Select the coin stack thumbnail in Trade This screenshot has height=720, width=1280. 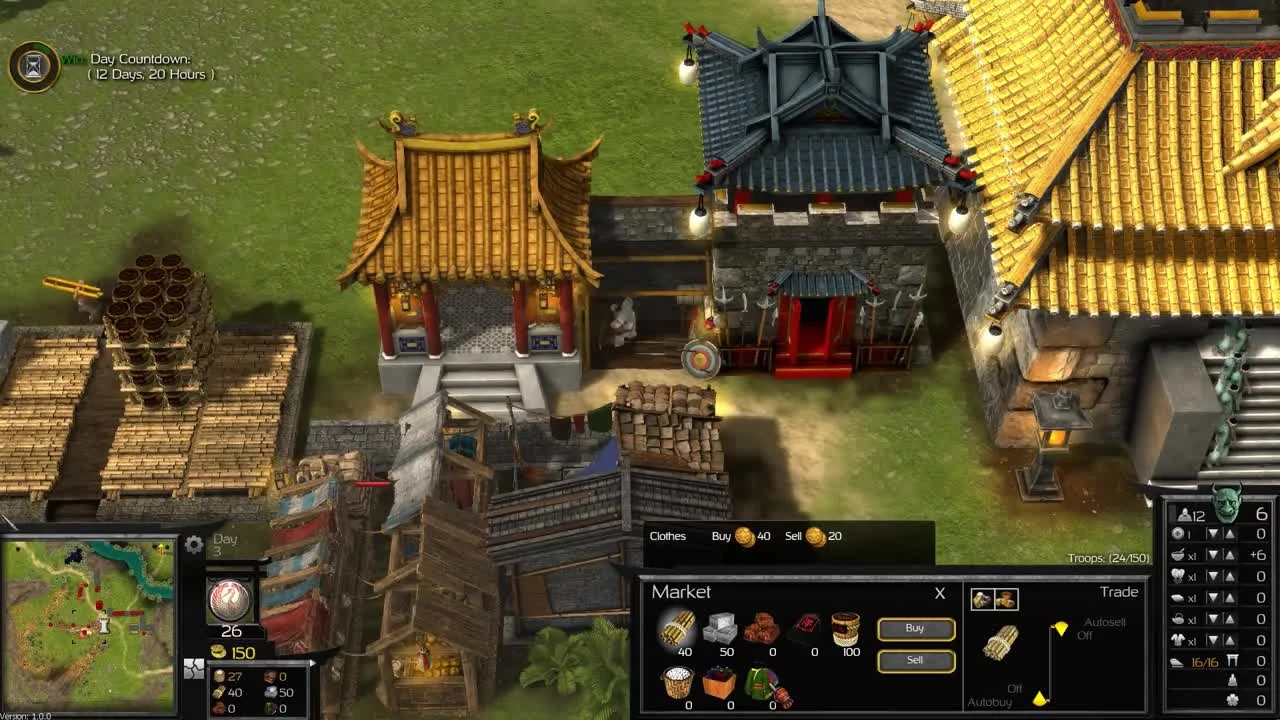[x=1004, y=597]
